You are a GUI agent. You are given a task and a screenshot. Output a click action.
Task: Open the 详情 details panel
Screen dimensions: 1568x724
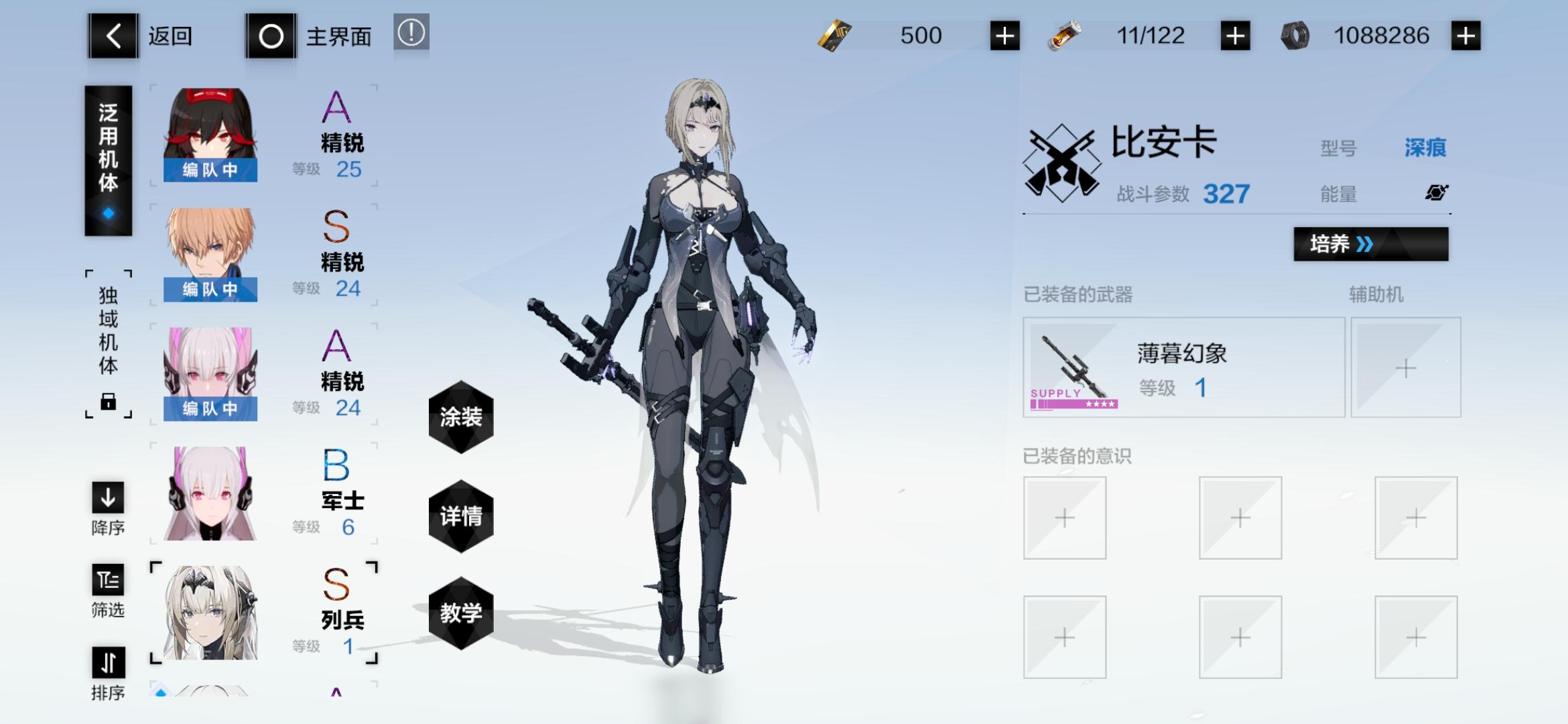pos(461,516)
